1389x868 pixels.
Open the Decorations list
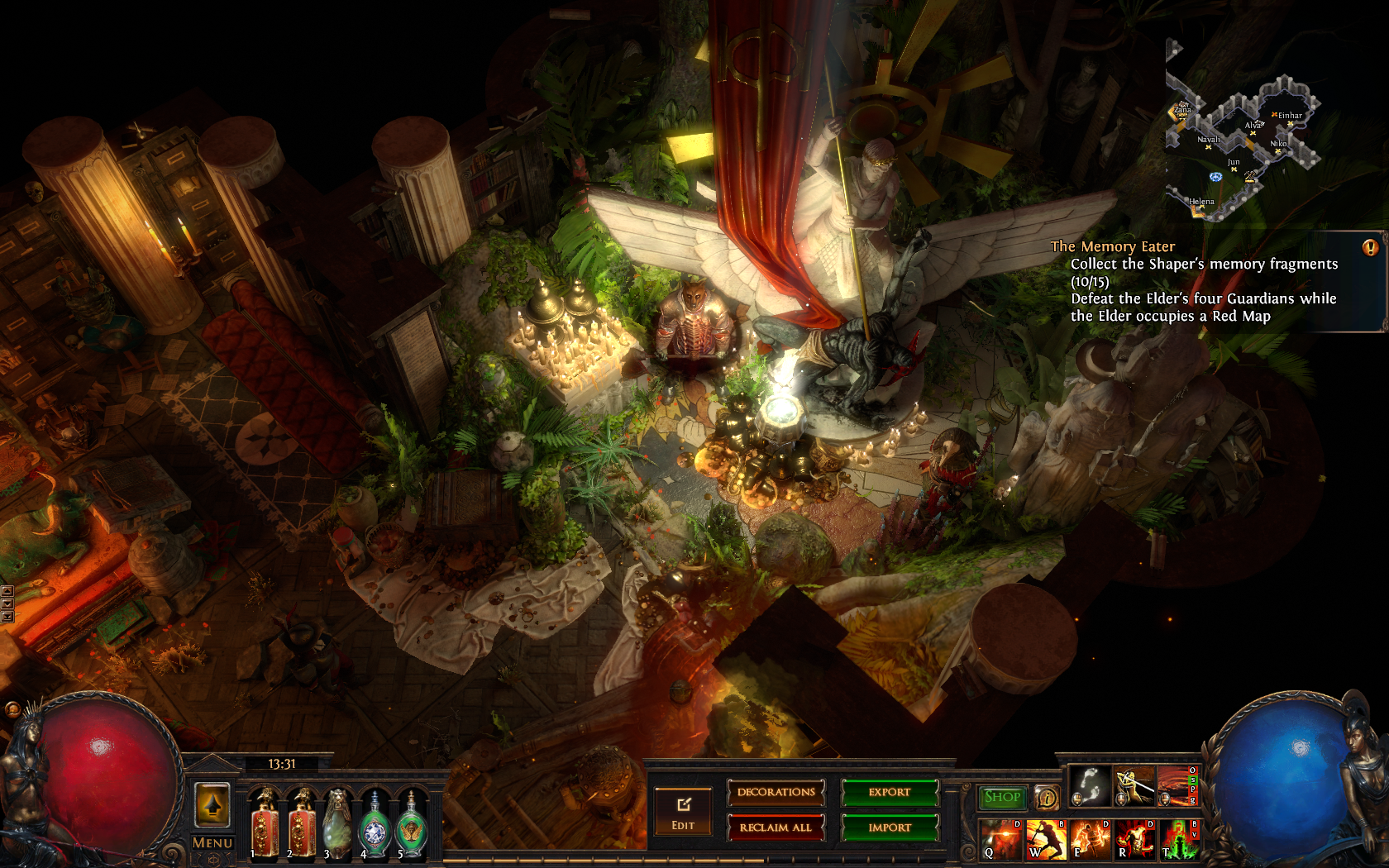pyautogui.click(x=776, y=793)
